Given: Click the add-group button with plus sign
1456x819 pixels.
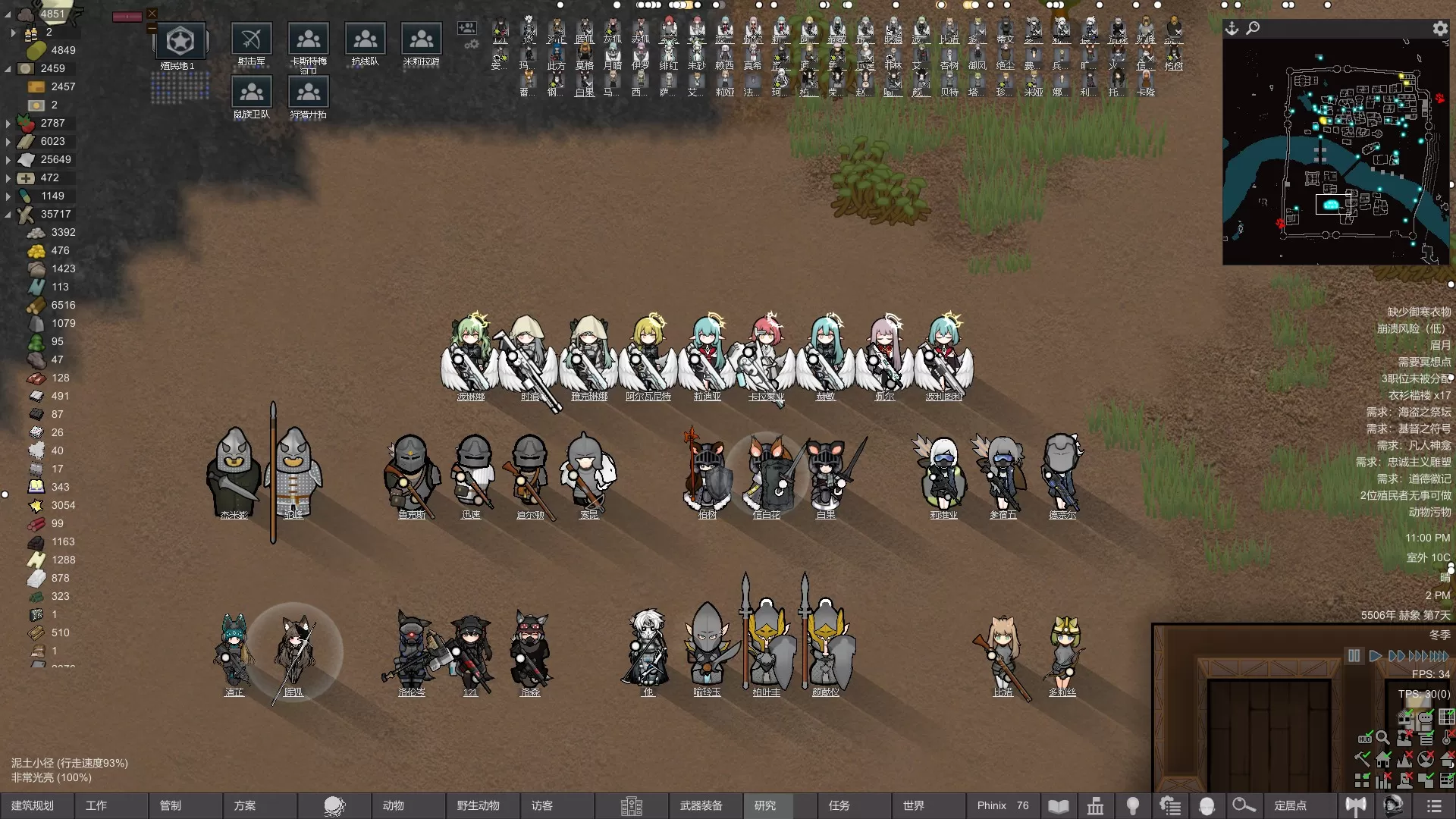Looking at the screenshot, I should tap(466, 29).
